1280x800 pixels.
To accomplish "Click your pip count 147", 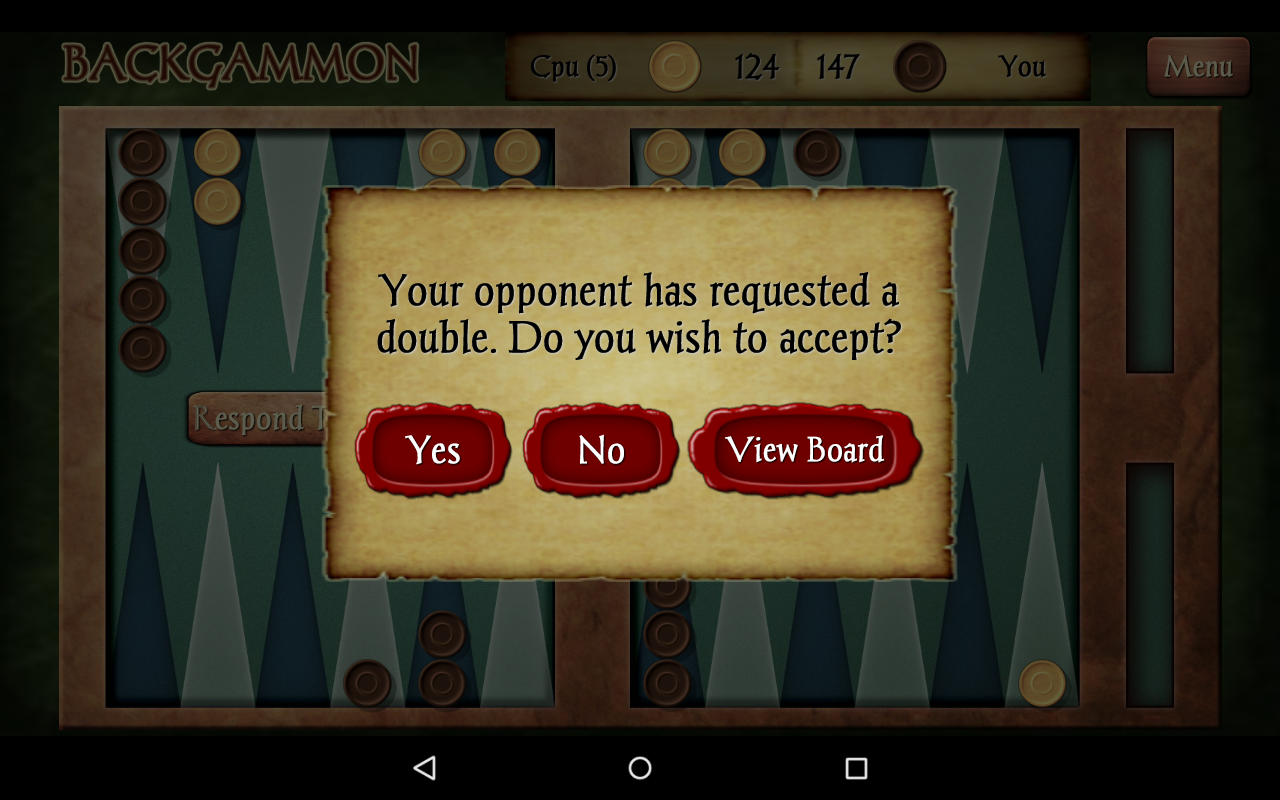I will [x=837, y=68].
